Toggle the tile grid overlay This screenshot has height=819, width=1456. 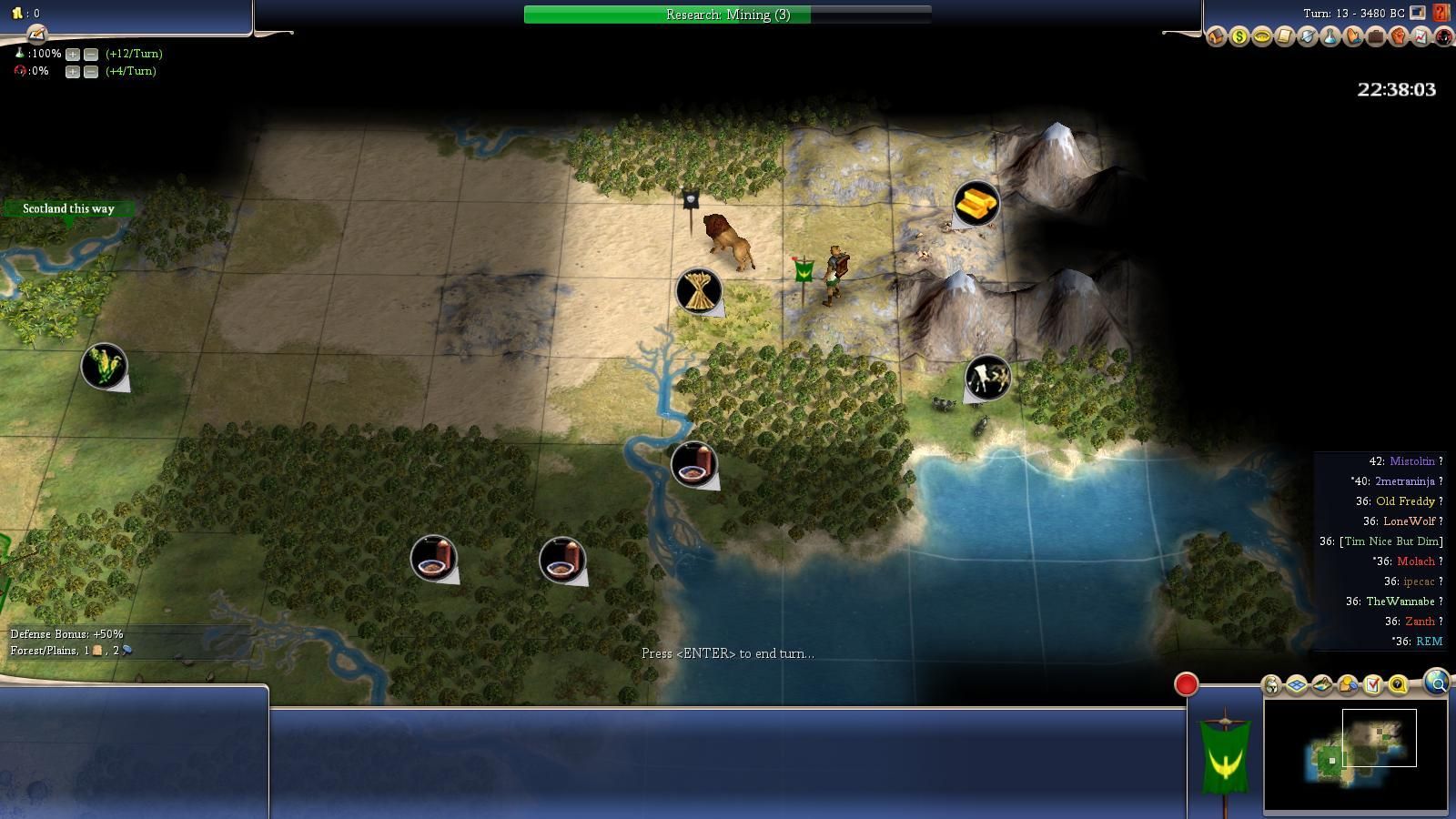point(1297,685)
